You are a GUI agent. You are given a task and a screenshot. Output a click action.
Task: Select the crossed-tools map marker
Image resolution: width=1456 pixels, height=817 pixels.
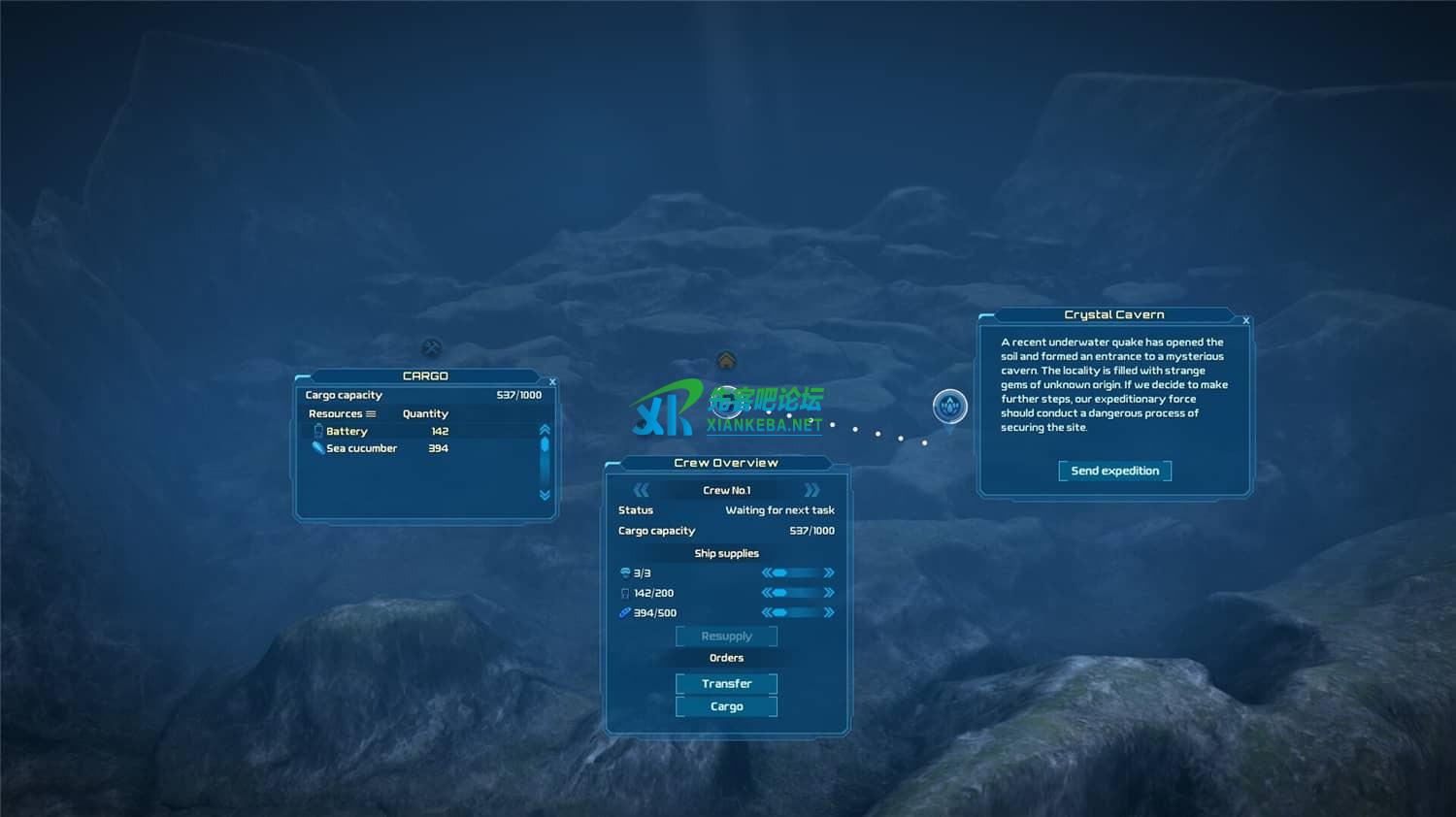pyautogui.click(x=432, y=347)
